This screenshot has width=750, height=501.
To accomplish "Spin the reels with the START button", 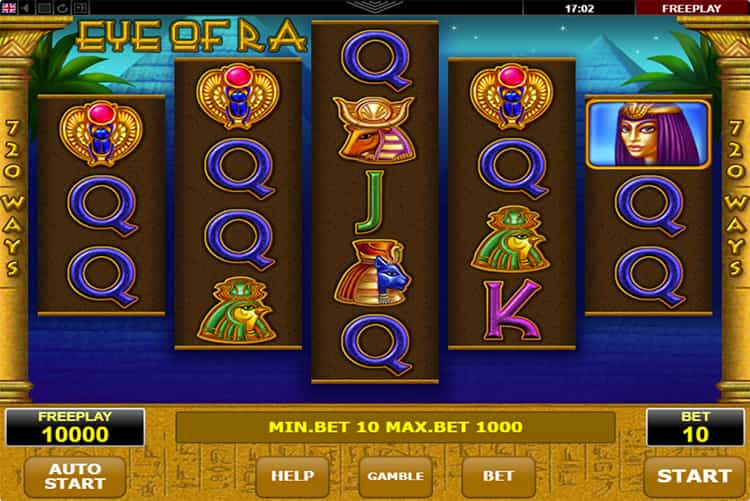I will [x=695, y=476].
